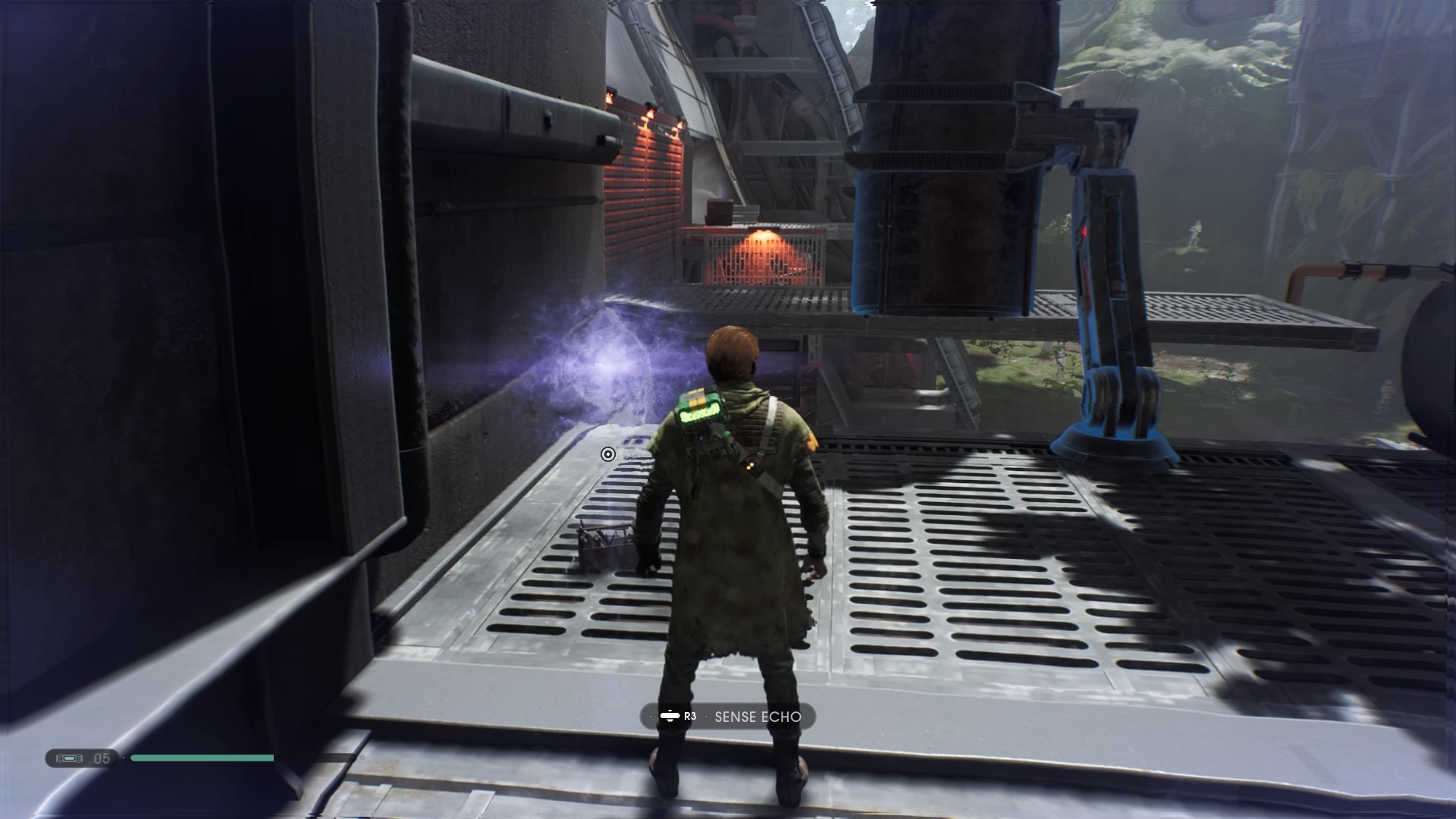Click the stim count number 05

click(x=104, y=756)
